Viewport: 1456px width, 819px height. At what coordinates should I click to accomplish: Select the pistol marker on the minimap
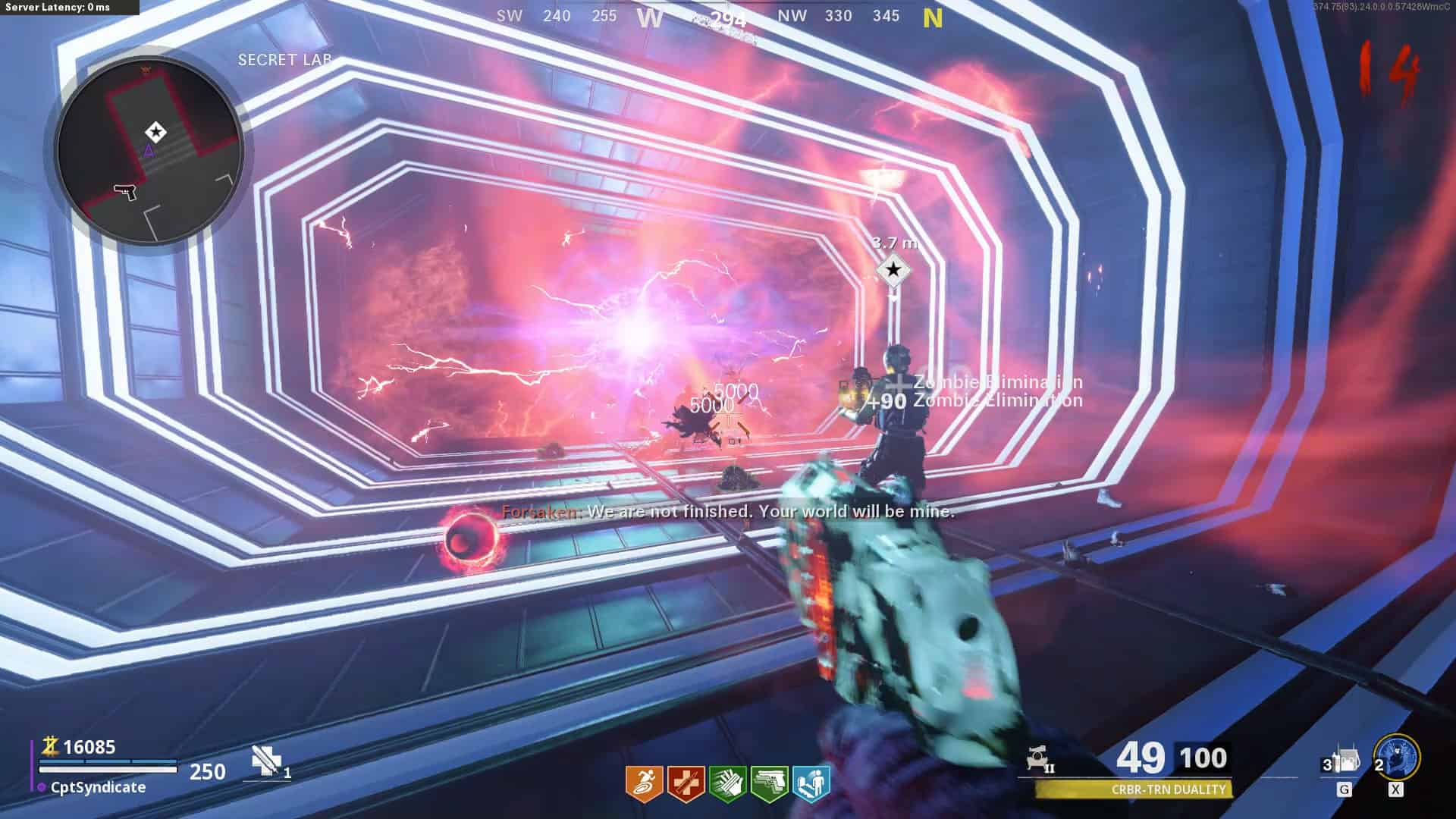pyautogui.click(x=126, y=191)
